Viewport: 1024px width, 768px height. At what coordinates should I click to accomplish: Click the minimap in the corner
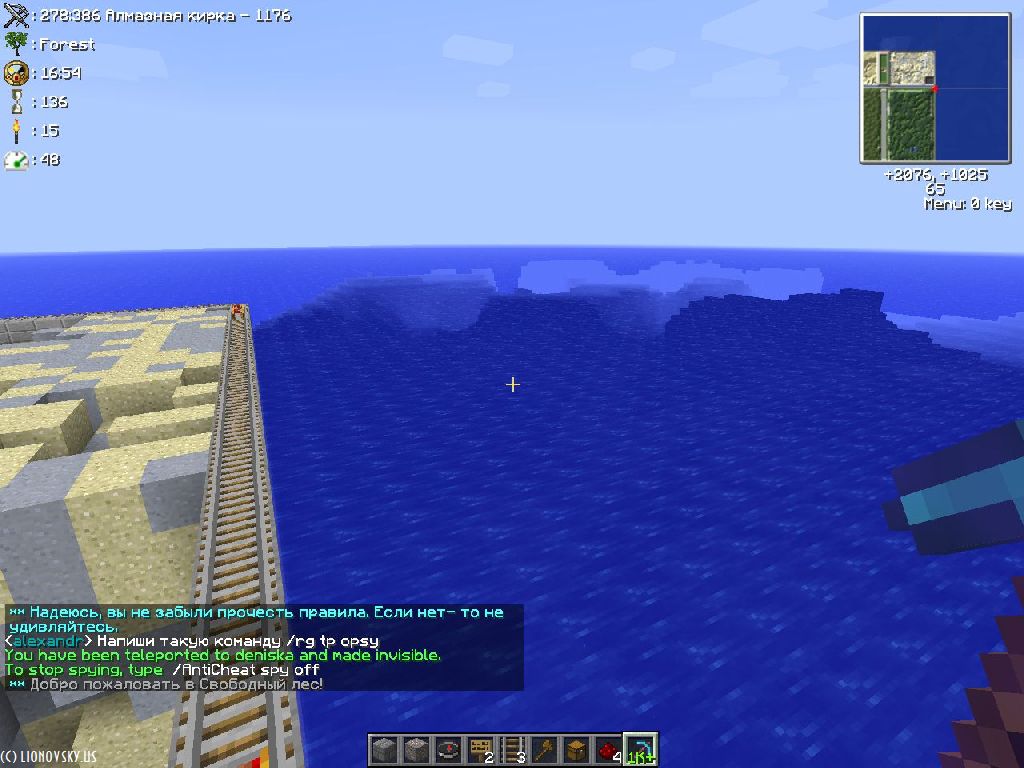922,89
